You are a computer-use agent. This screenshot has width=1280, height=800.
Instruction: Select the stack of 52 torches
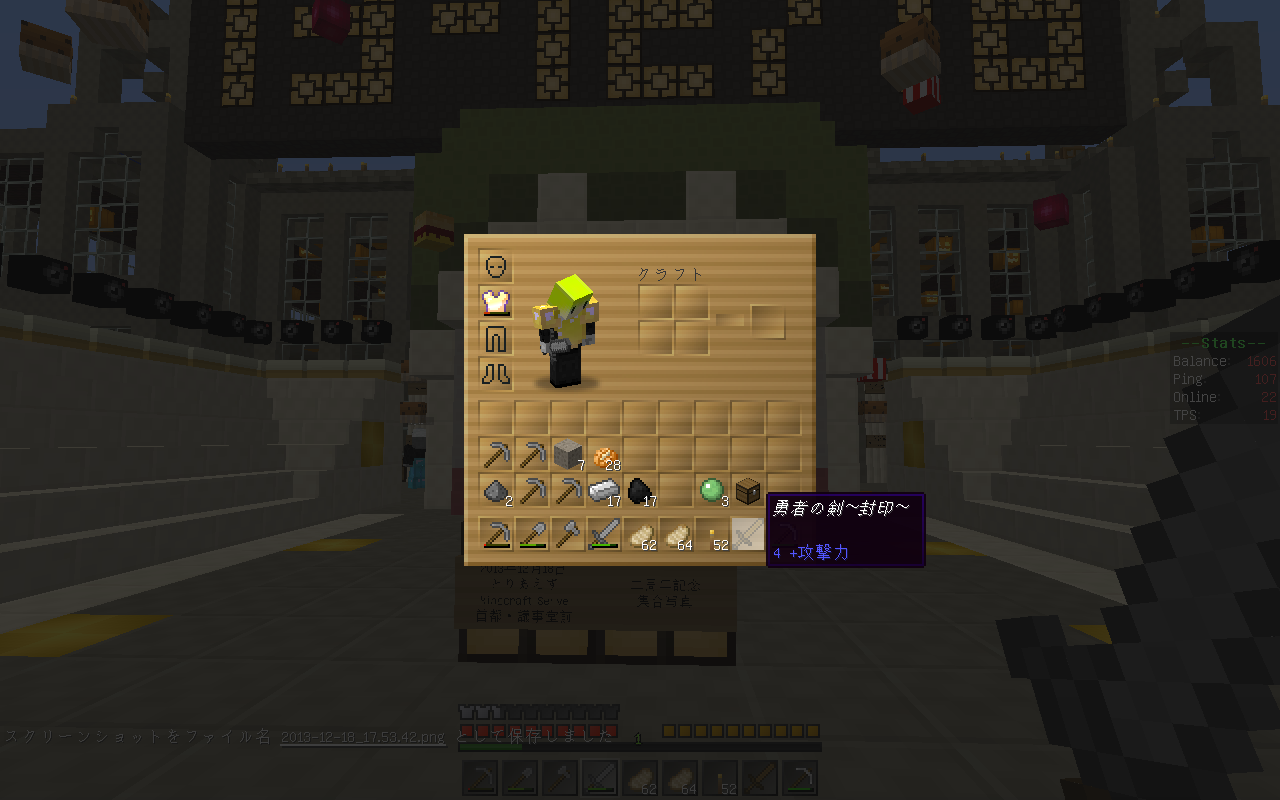[712, 535]
